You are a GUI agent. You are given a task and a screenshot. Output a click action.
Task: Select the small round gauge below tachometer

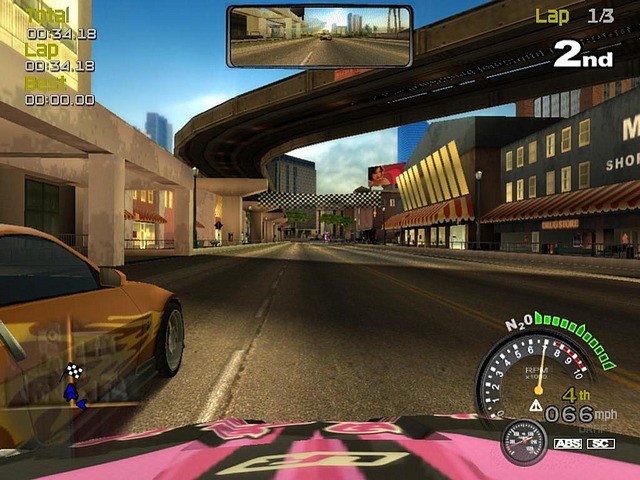pyautogui.click(x=523, y=441)
